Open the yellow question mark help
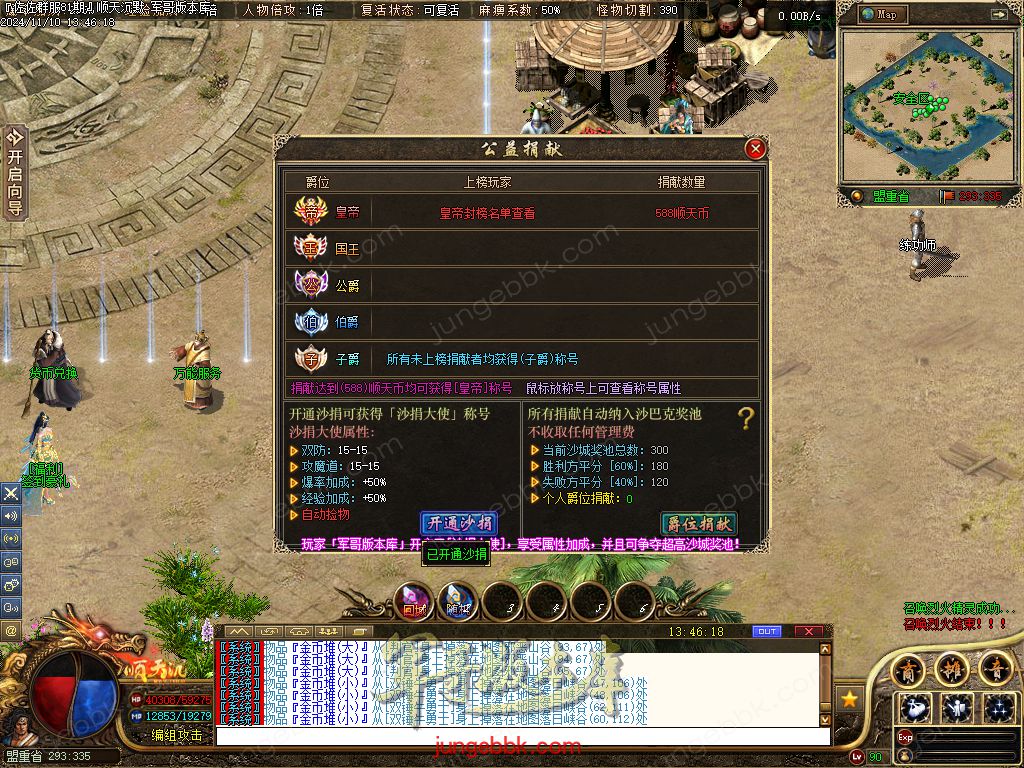This screenshot has width=1024, height=768. pyautogui.click(x=745, y=419)
